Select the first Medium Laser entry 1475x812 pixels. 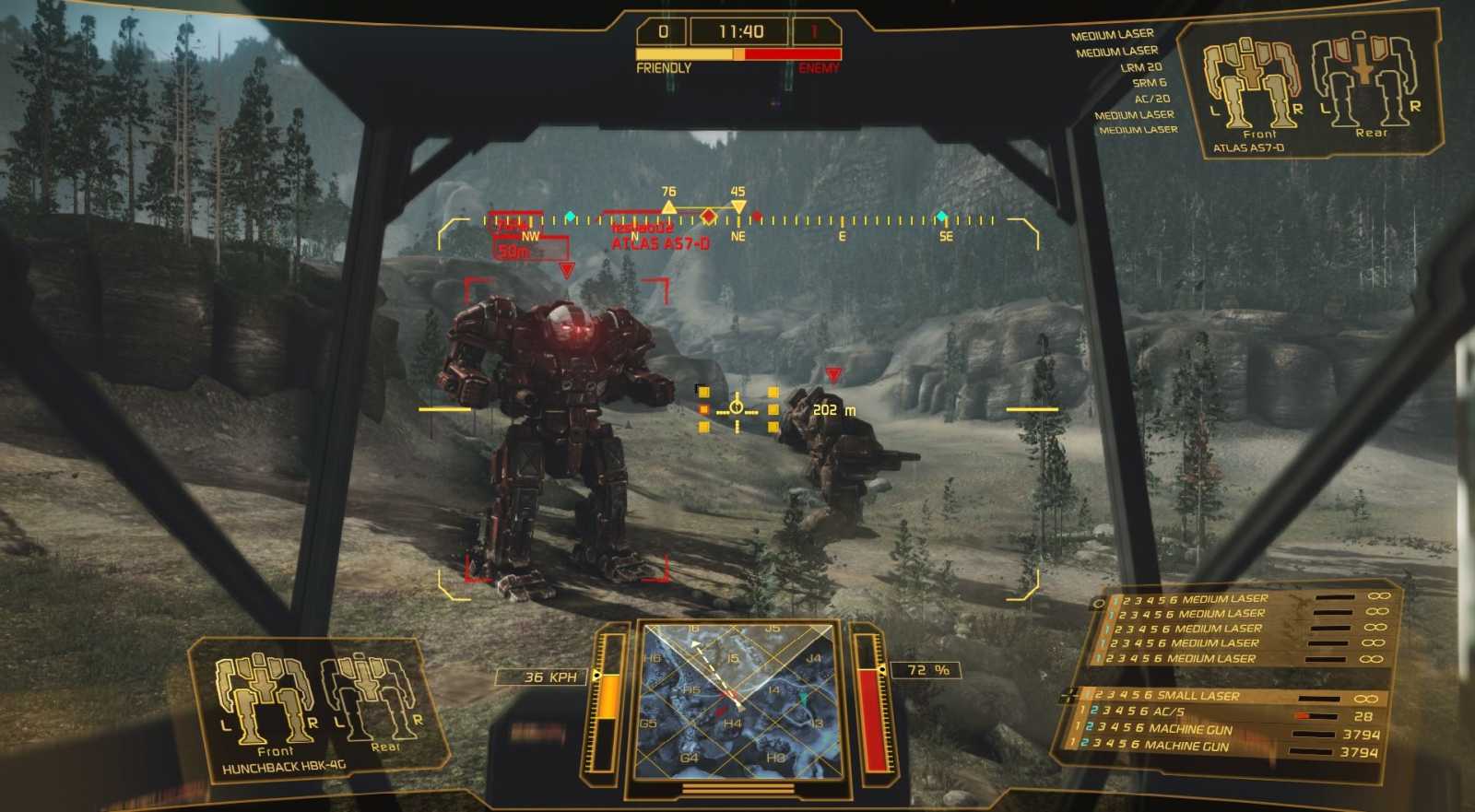[1226, 598]
